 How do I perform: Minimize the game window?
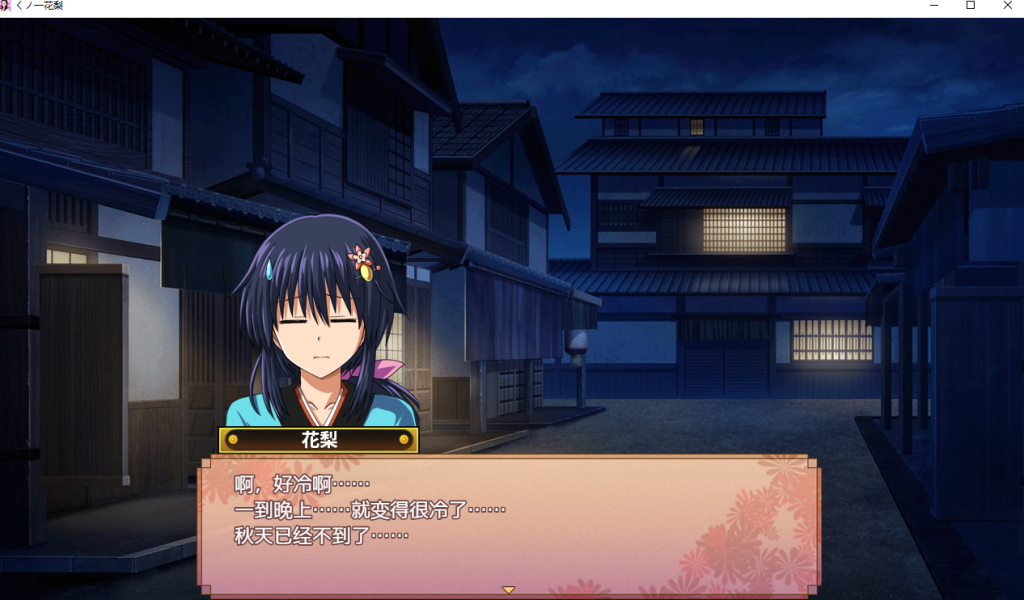point(934,6)
